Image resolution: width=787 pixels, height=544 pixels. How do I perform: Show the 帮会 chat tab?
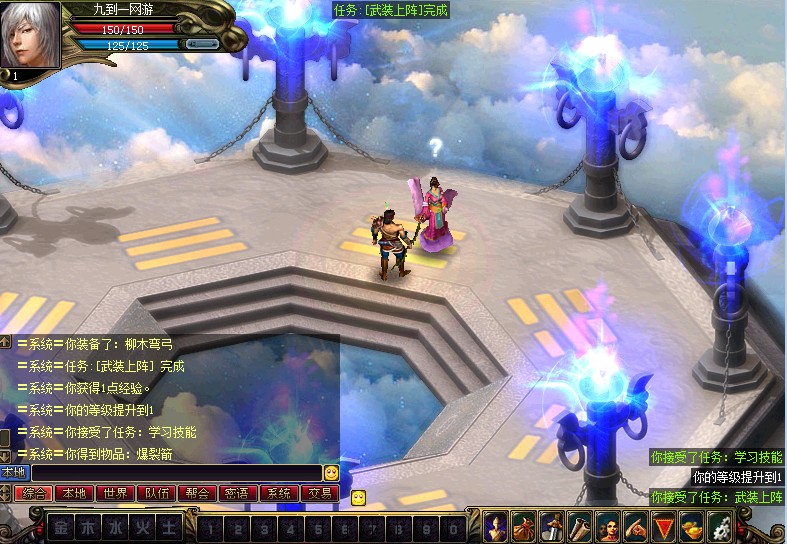(197, 493)
